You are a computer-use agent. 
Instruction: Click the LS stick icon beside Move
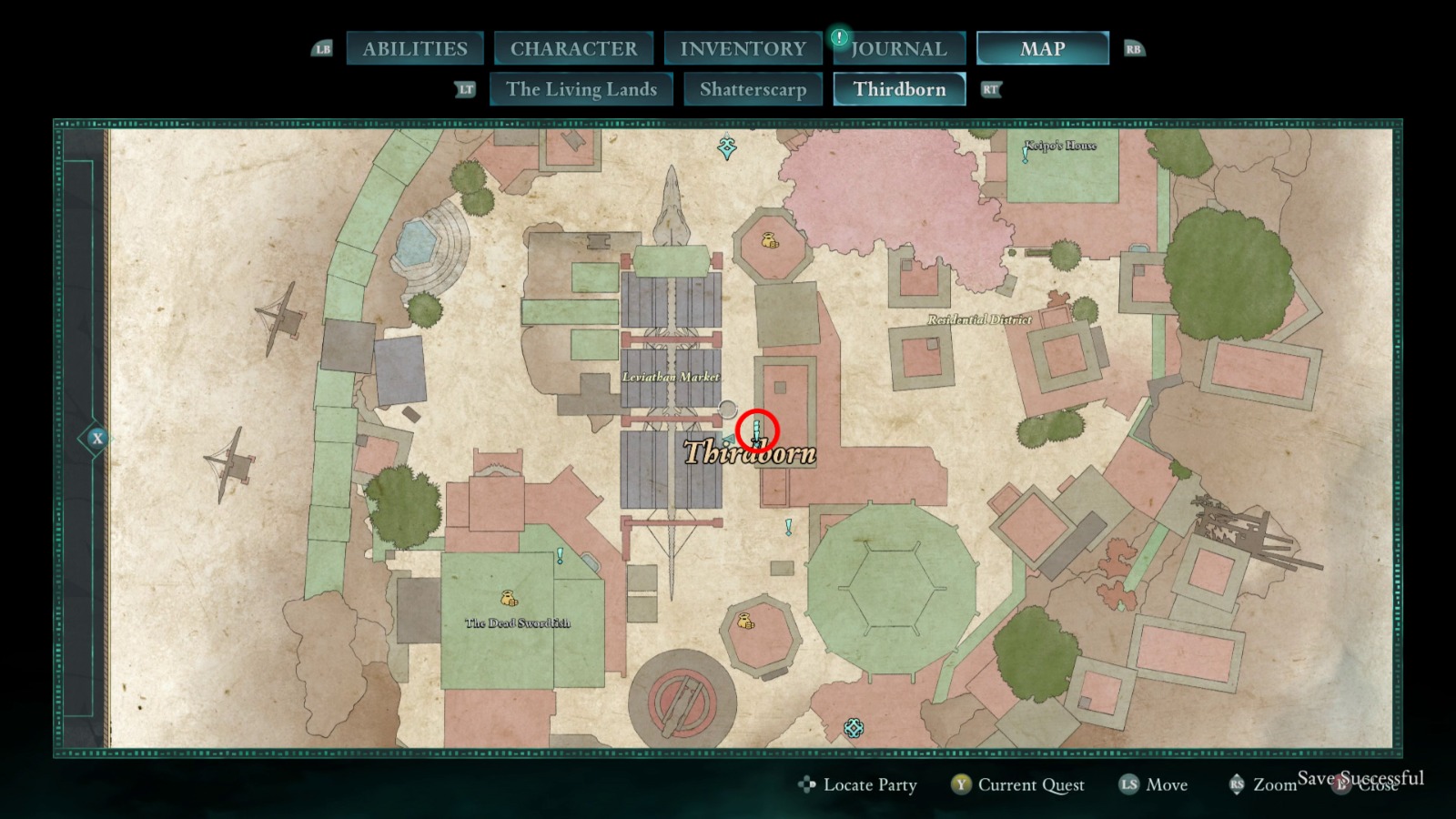click(1127, 784)
